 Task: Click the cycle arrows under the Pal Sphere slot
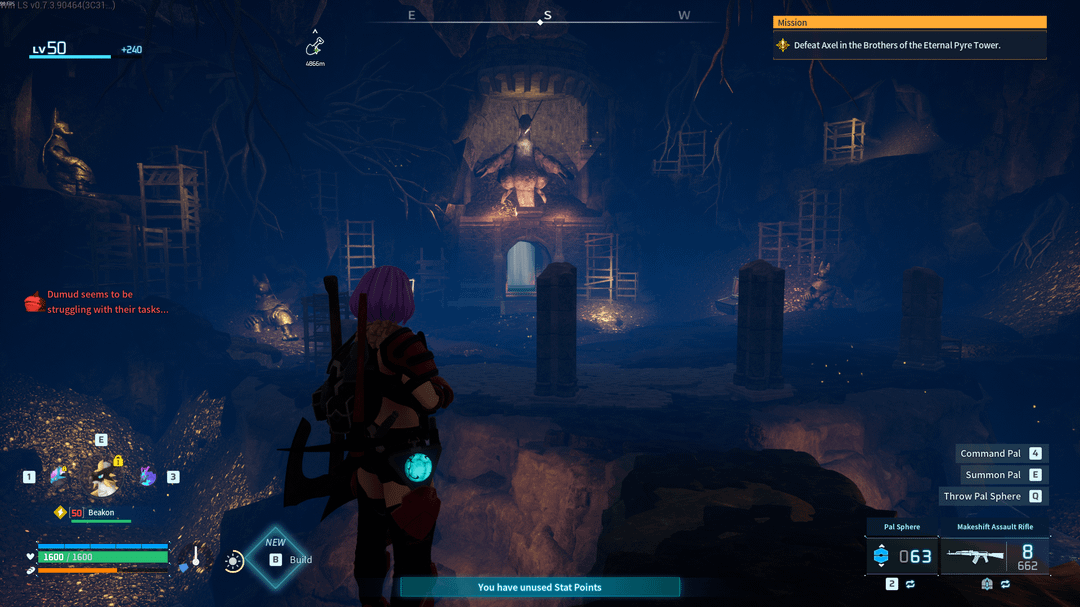point(910,584)
